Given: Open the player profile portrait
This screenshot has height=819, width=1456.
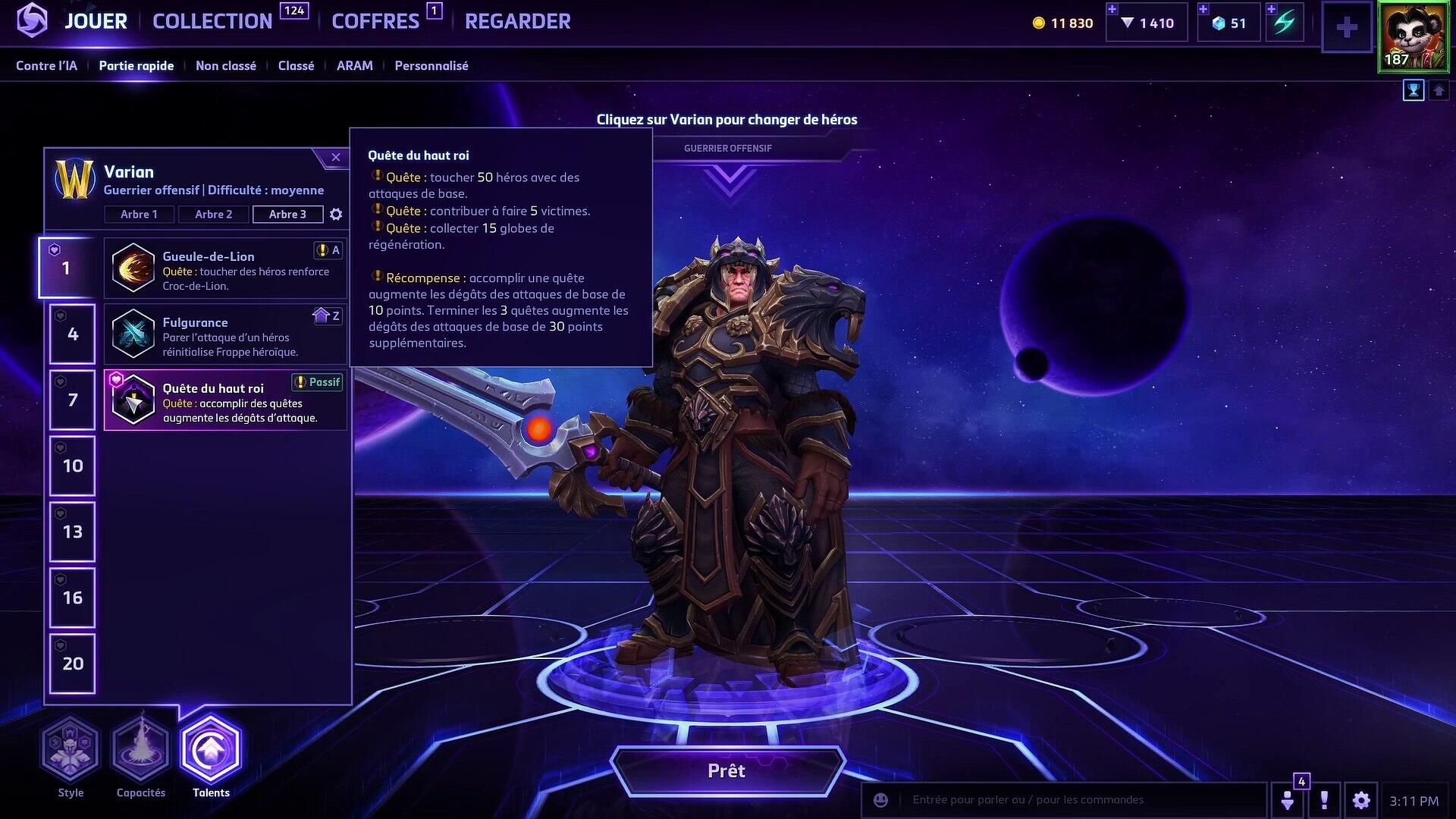Looking at the screenshot, I should coord(1414,37).
